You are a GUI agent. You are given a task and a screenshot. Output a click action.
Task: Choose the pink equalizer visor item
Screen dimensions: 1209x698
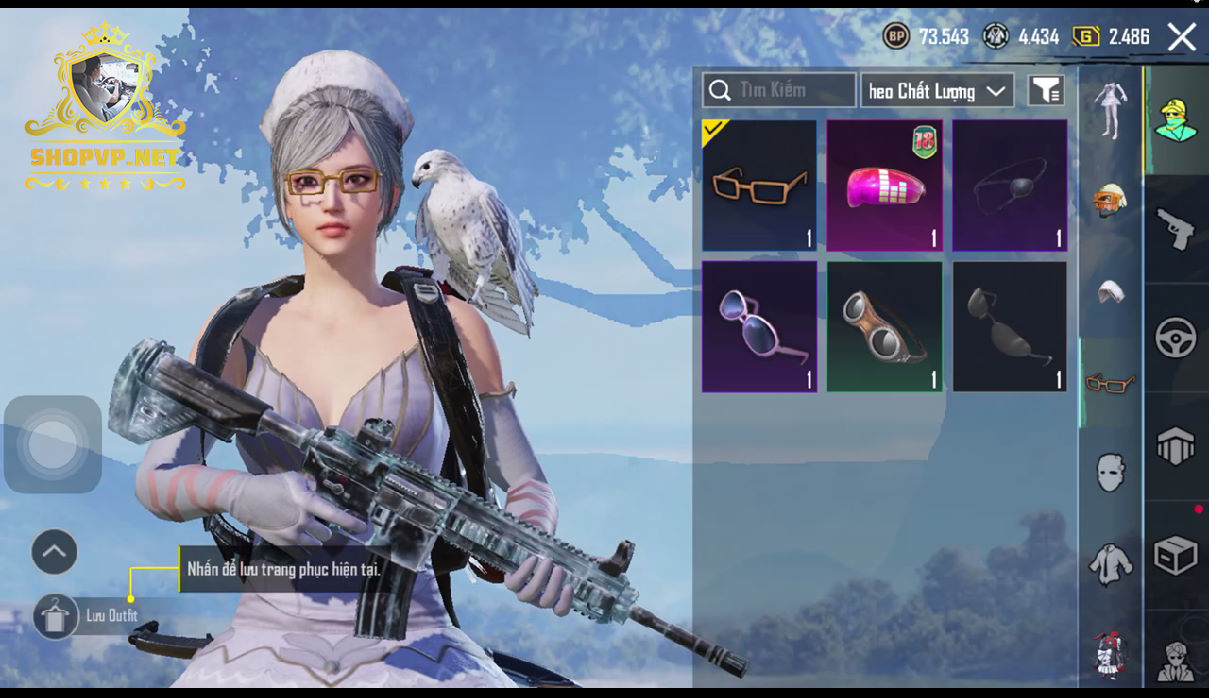click(884, 185)
